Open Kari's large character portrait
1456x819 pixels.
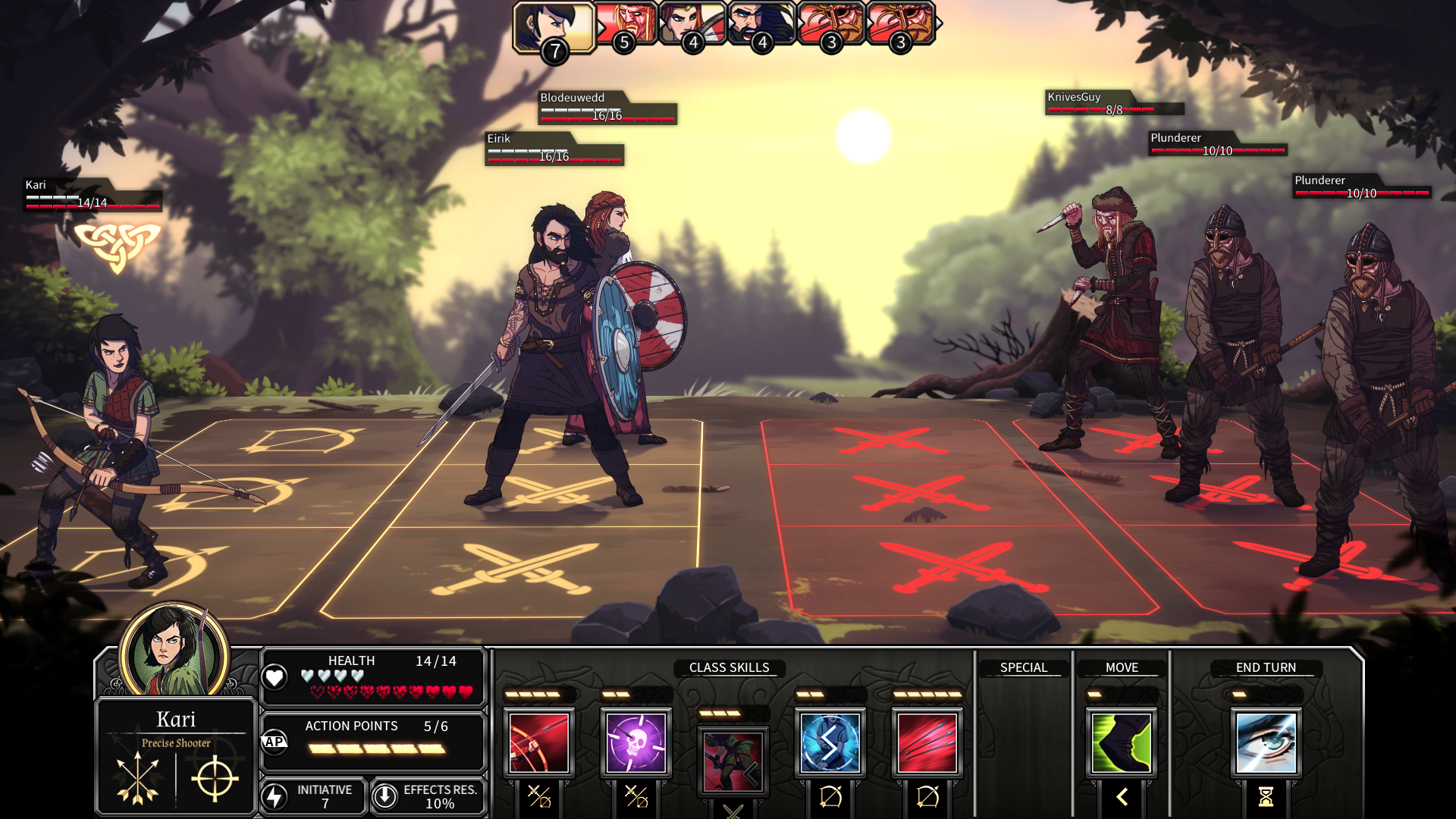pos(174,652)
